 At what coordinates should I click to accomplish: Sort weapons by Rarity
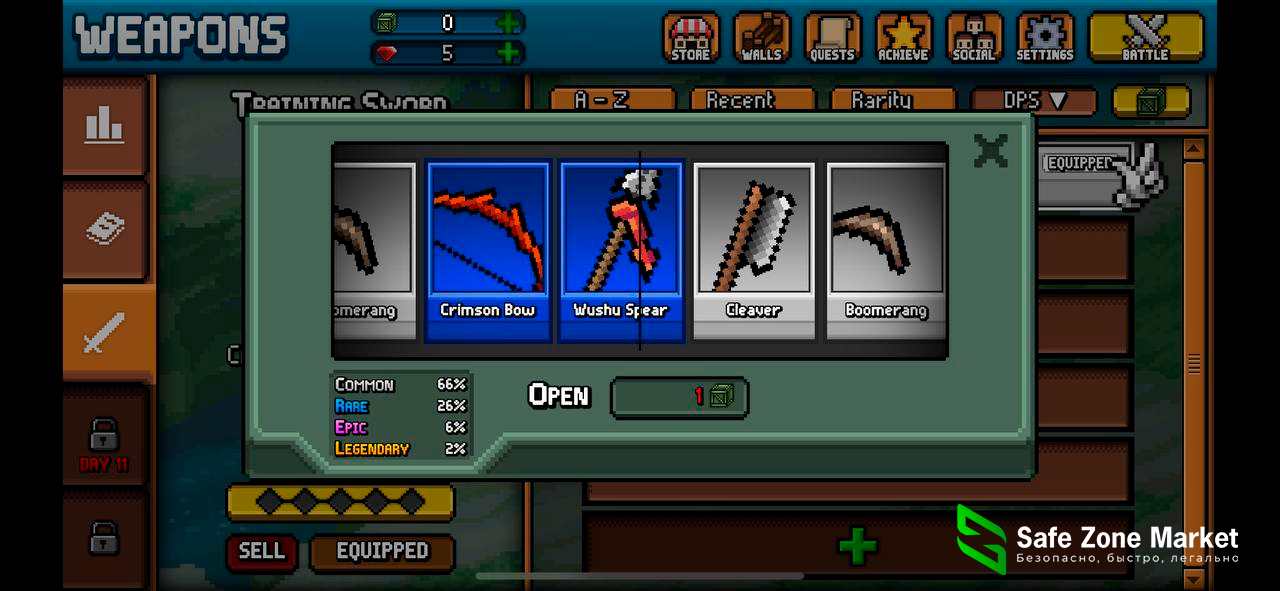click(x=881, y=100)
